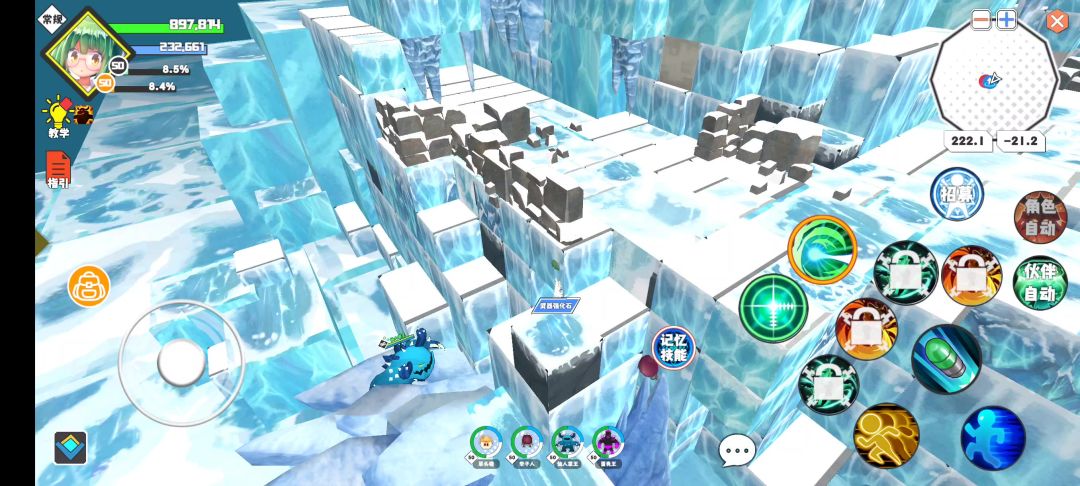Open the orange backpack inventory
Image resolution: width=1080 pixels, height=486 pixels.
coord(88,286)
